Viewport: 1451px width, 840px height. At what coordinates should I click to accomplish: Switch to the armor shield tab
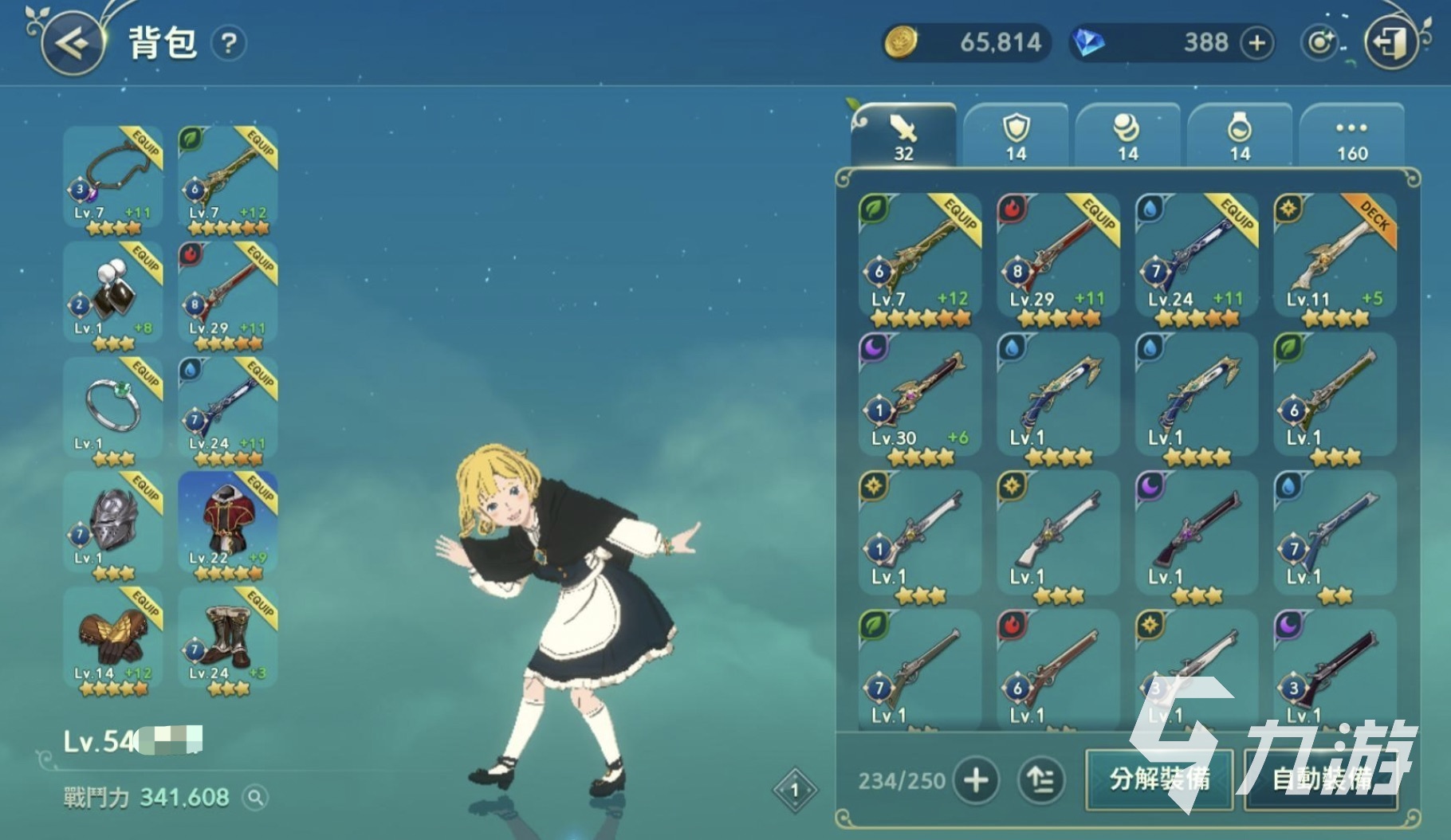click(1016, 135)
